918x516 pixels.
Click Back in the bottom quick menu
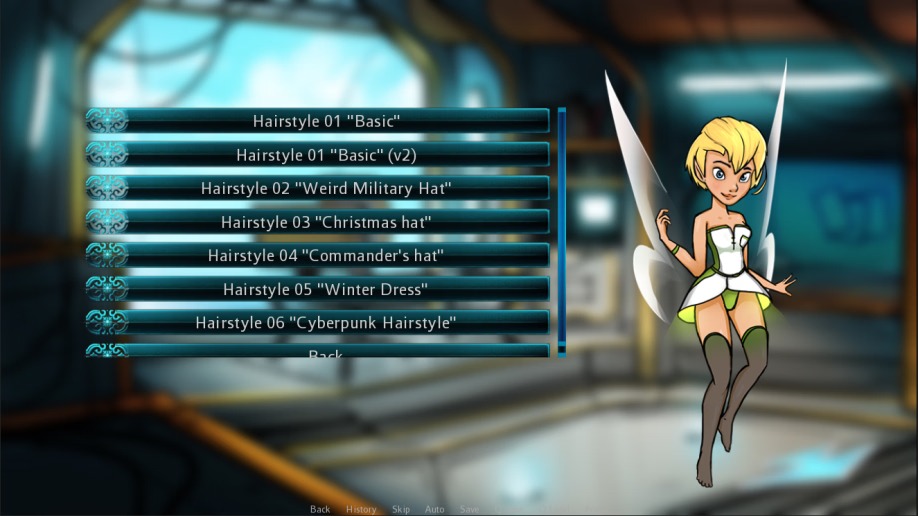coord(320,509)
